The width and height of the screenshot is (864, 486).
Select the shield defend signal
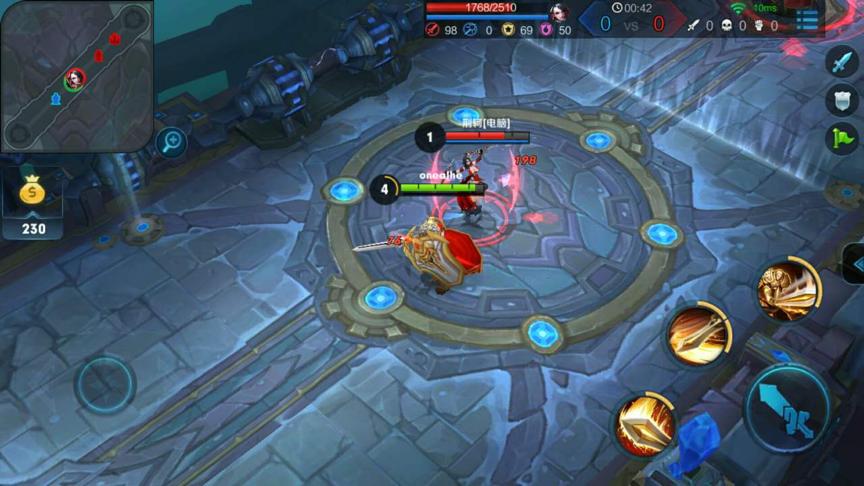tap(842, 99)
